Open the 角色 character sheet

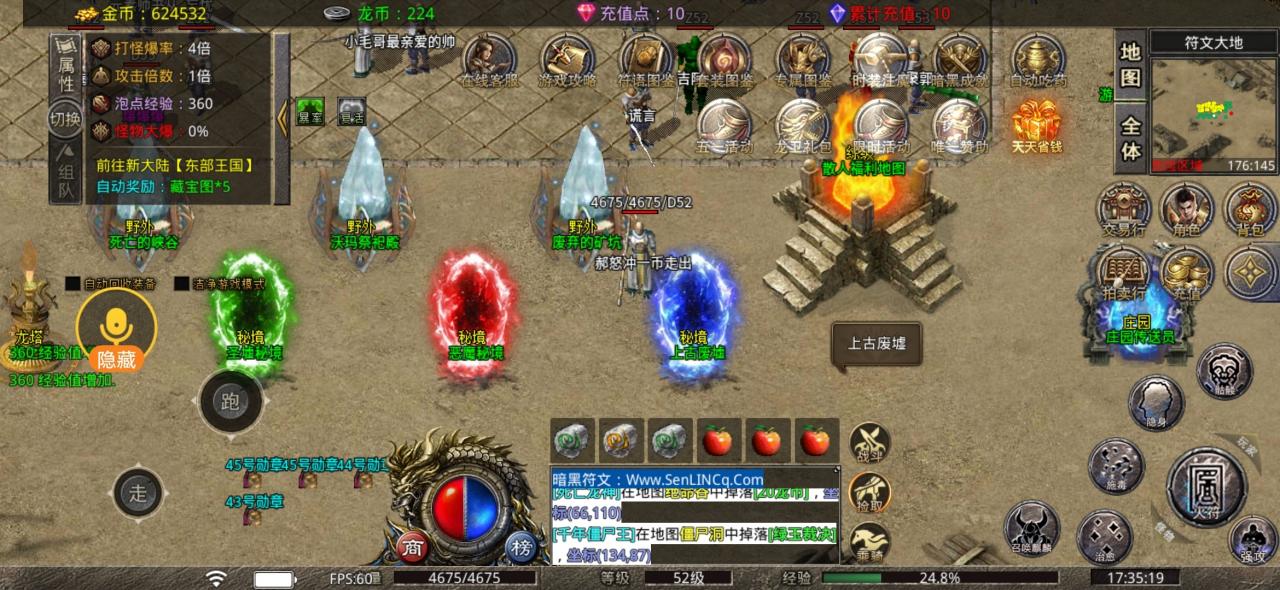[1186, 209]
